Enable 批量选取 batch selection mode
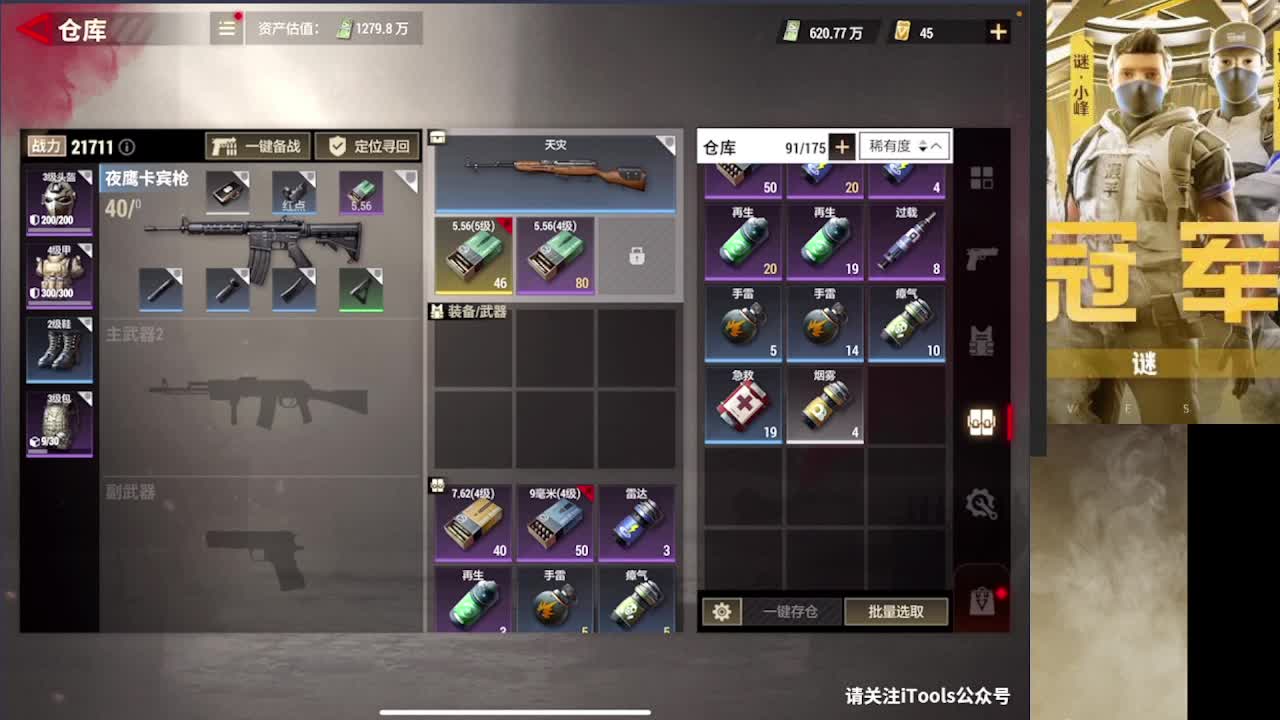Screen dimensions: 1280x720 click(897, 611)
